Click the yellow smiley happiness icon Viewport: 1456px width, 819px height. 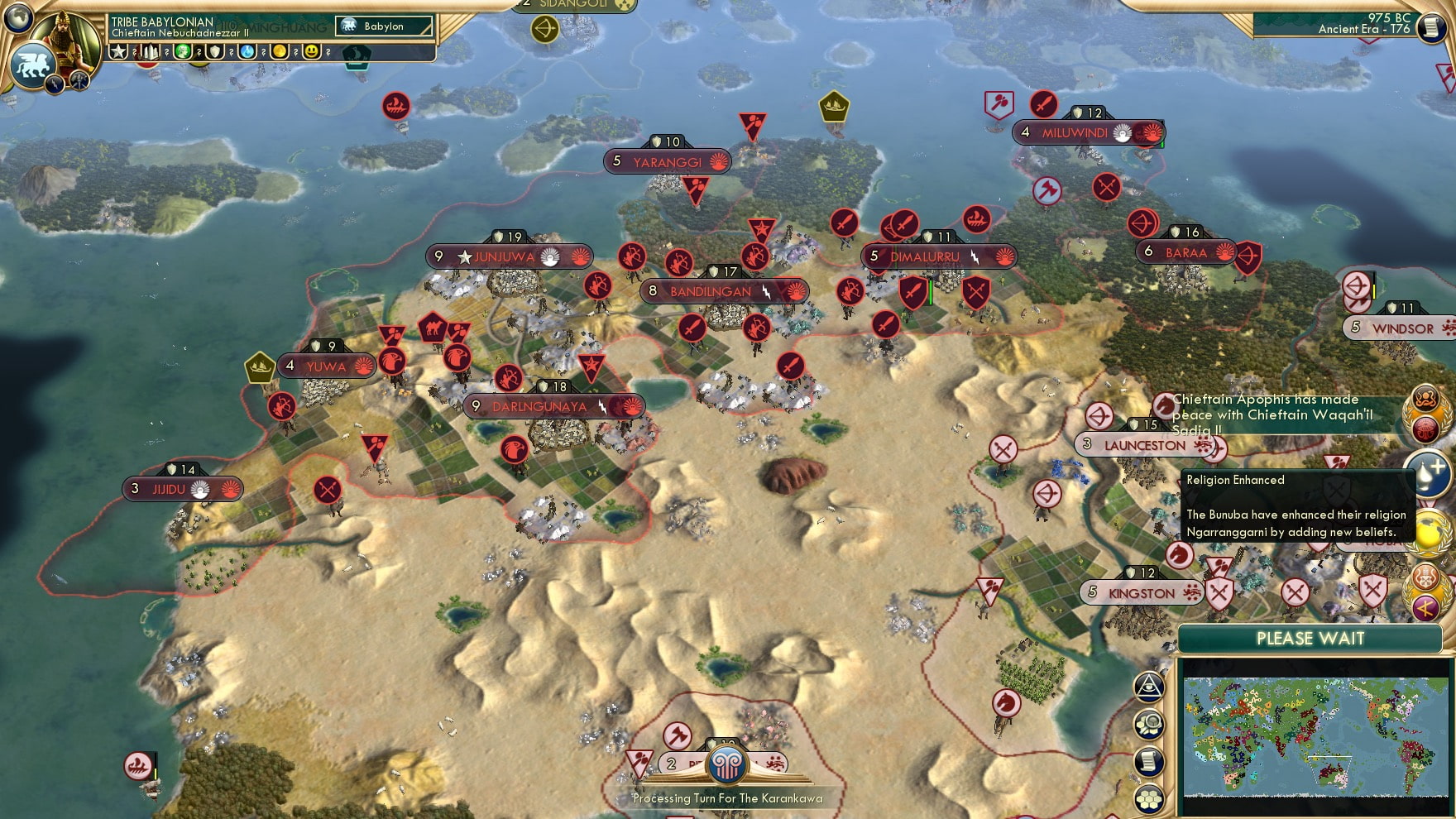(x=312, y=52)
